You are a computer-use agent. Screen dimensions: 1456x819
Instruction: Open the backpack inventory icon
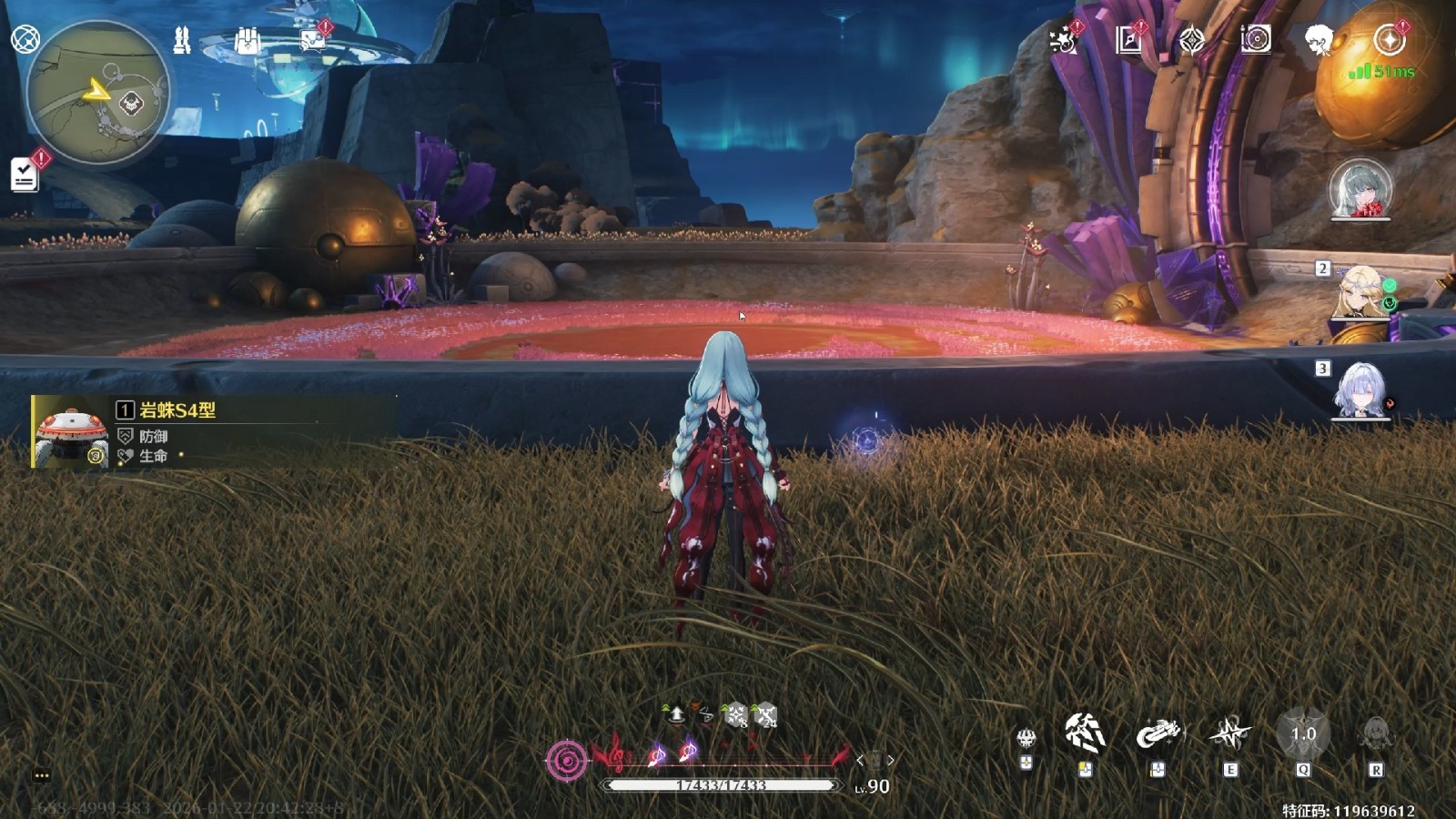[247, 40]
